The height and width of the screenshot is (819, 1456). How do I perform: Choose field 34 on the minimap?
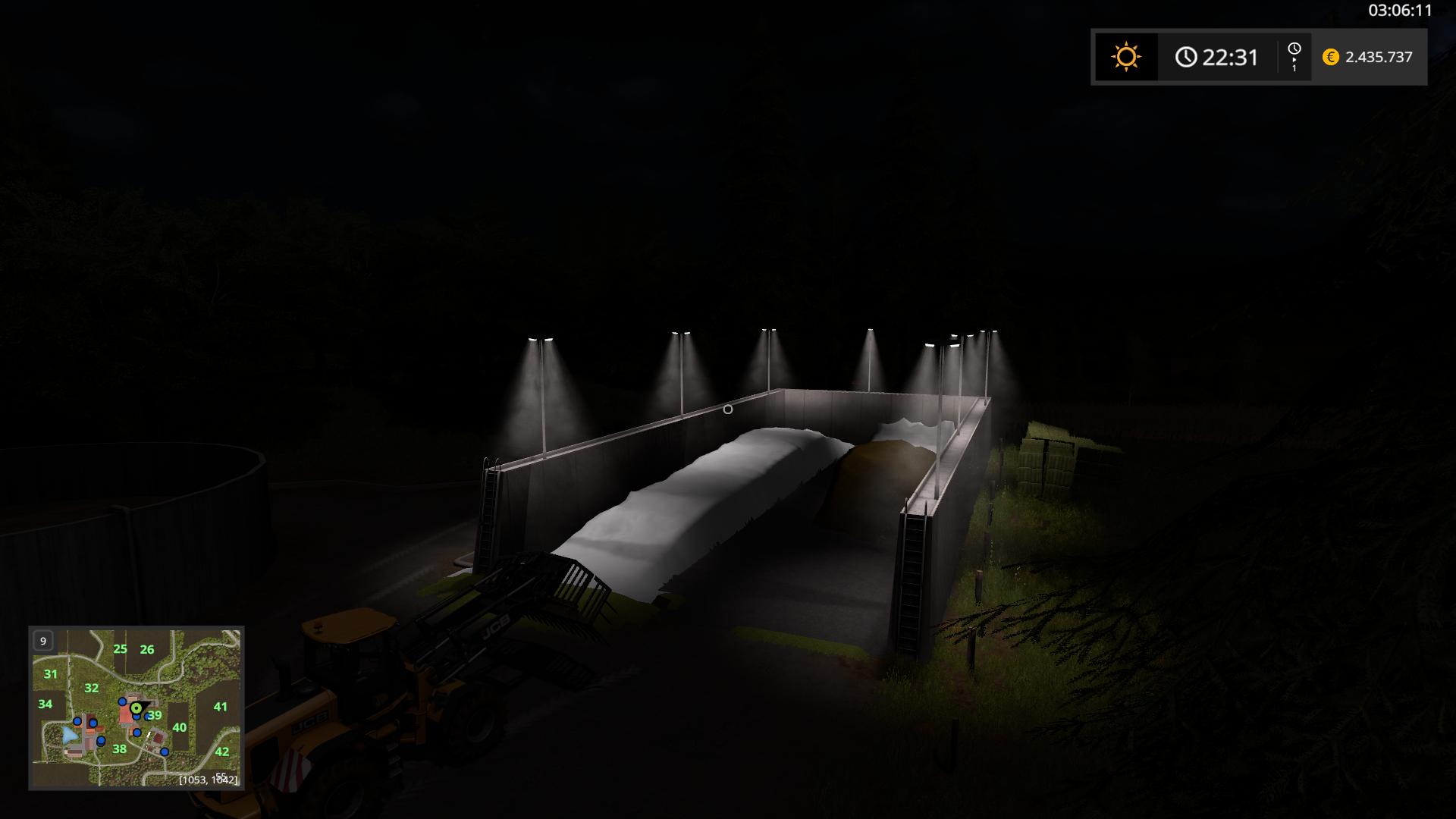[45, 704]
